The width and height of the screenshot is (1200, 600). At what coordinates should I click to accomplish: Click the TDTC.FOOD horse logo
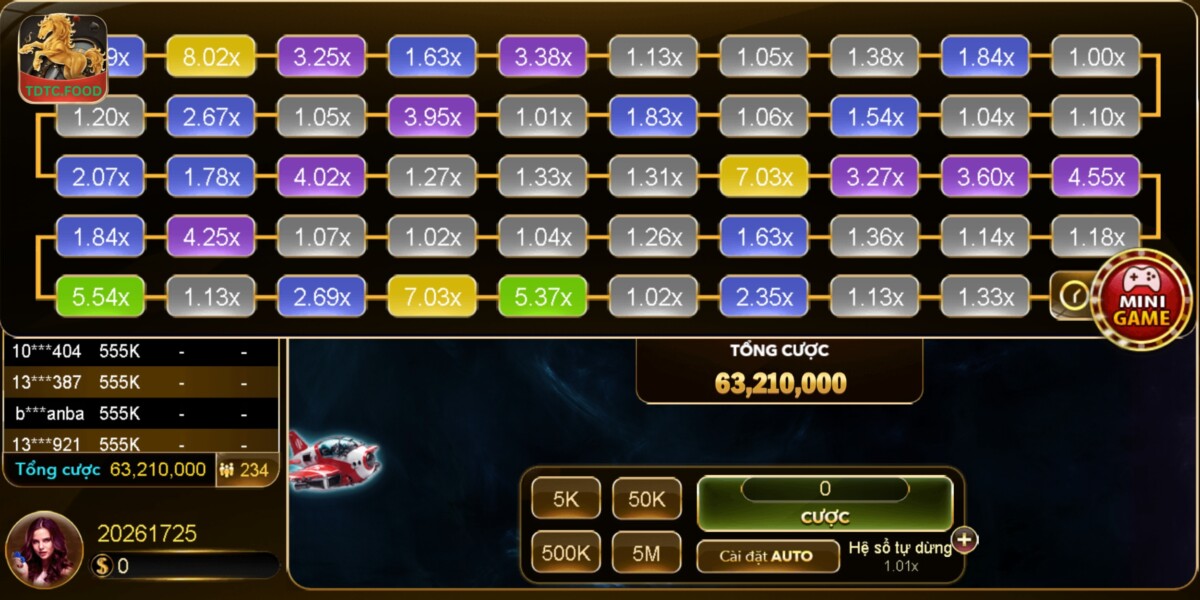[x=61, y=57]
